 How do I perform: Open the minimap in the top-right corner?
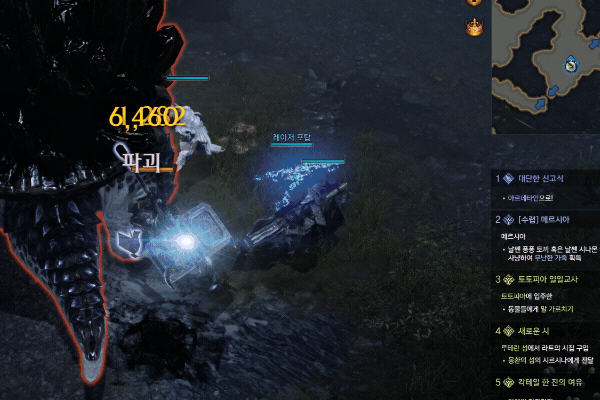pos(545,65)
